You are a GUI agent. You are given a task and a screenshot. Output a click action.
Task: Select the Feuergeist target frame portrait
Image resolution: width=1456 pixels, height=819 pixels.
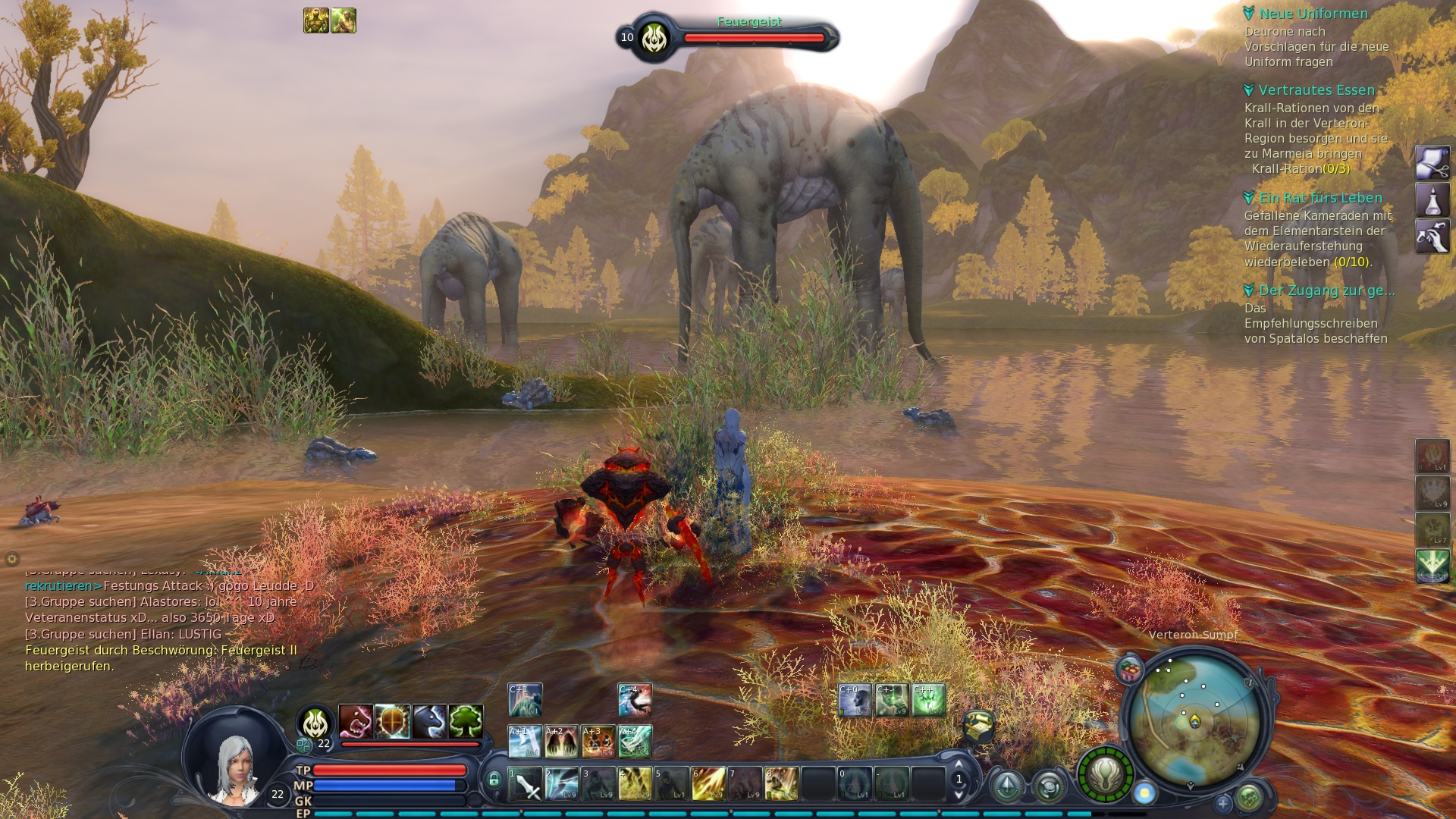(654, 38)
